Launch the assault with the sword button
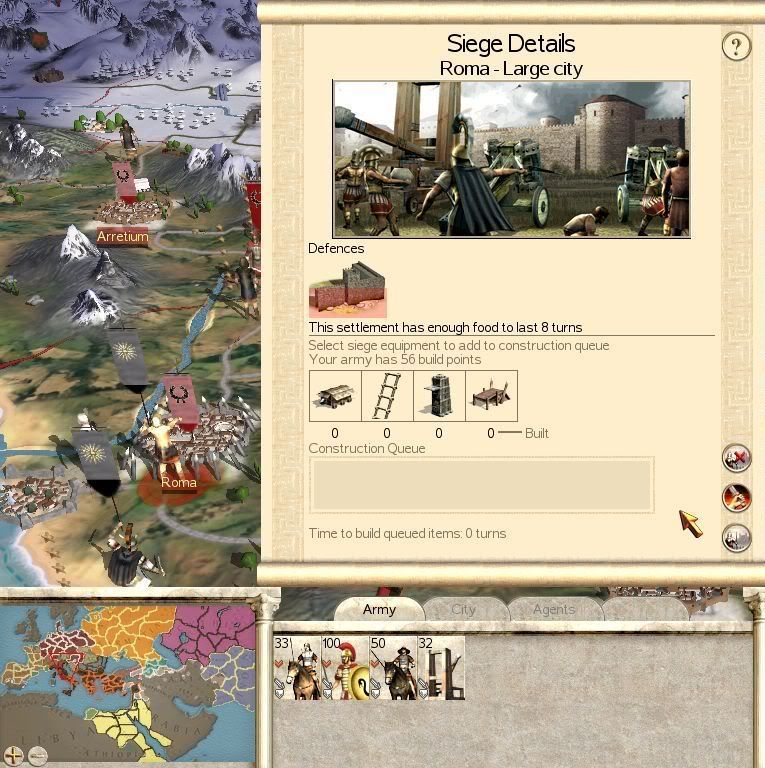The width and height of the screenshot is (765, 768). coord(736,497)
